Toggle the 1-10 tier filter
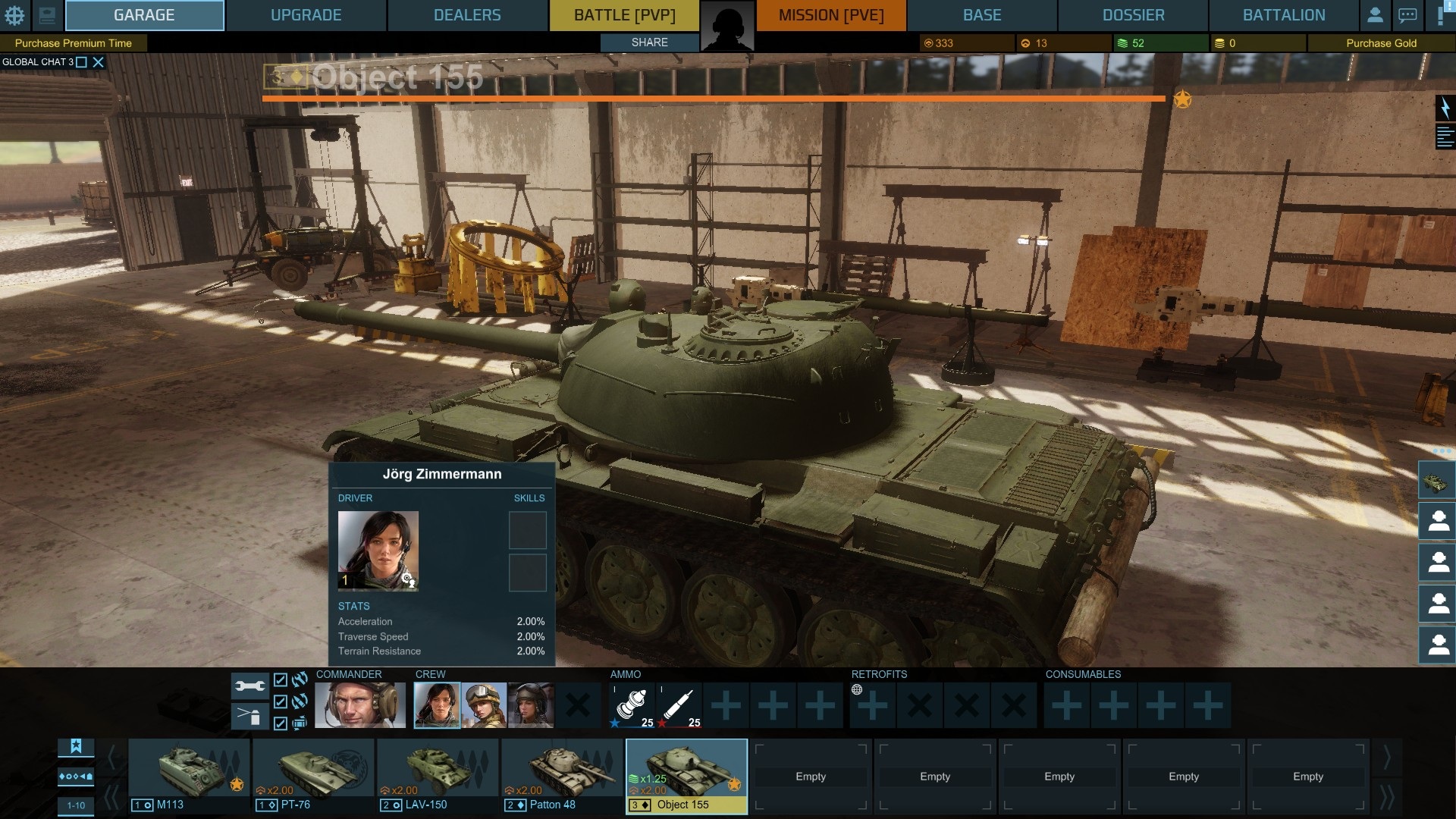This screenshot has width=1456, height=819. pos(76,805)
